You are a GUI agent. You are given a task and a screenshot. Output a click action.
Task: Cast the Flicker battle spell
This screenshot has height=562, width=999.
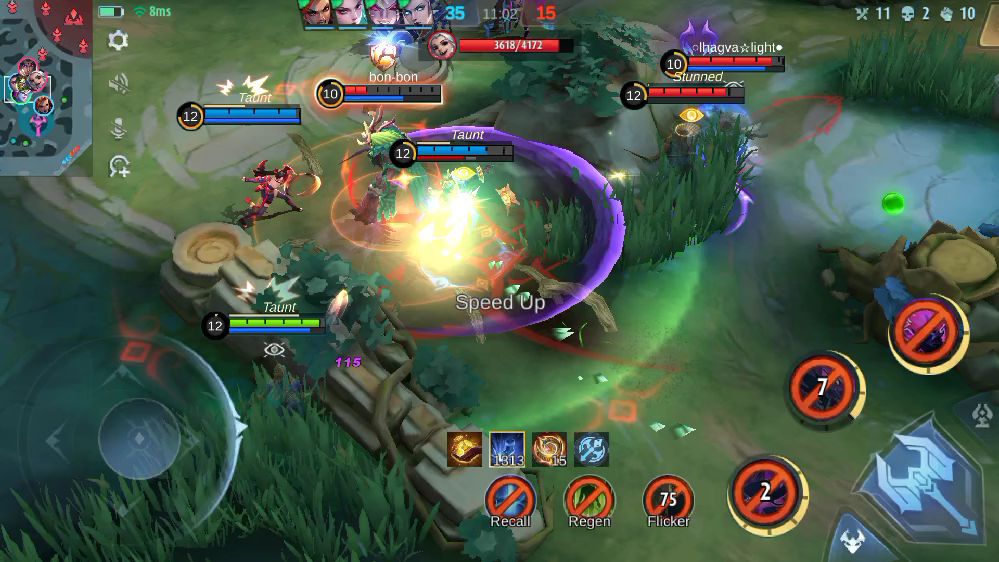668,498
